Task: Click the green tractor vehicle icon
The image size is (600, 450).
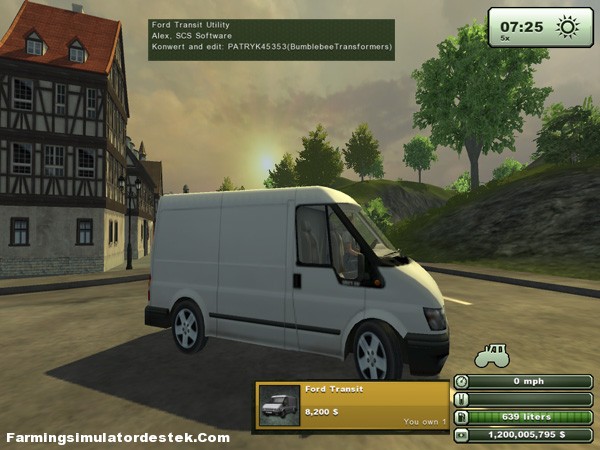Action: [x=491, y=355]
